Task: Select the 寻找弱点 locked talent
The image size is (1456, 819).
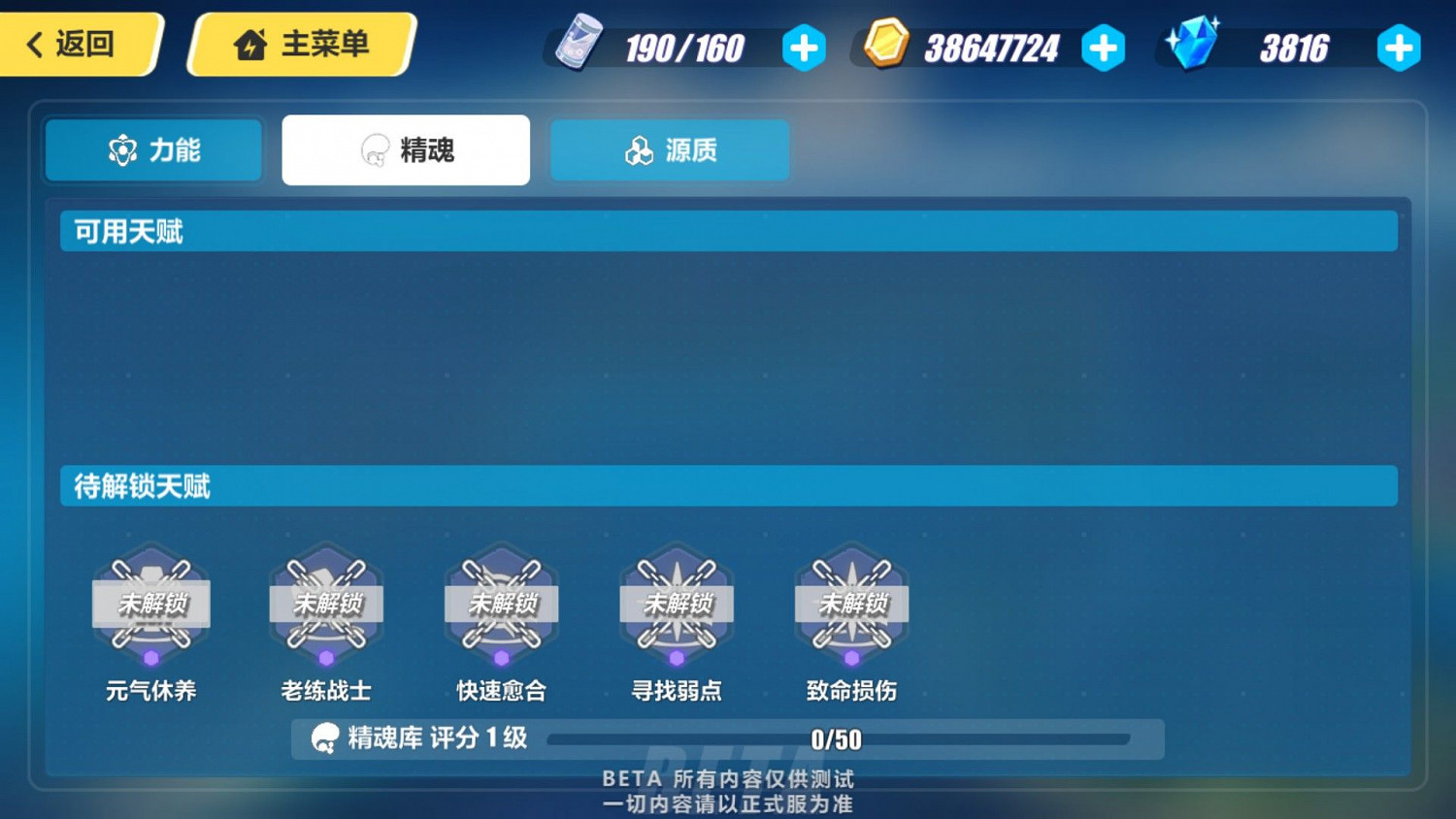Action: (x=677, y=604)
